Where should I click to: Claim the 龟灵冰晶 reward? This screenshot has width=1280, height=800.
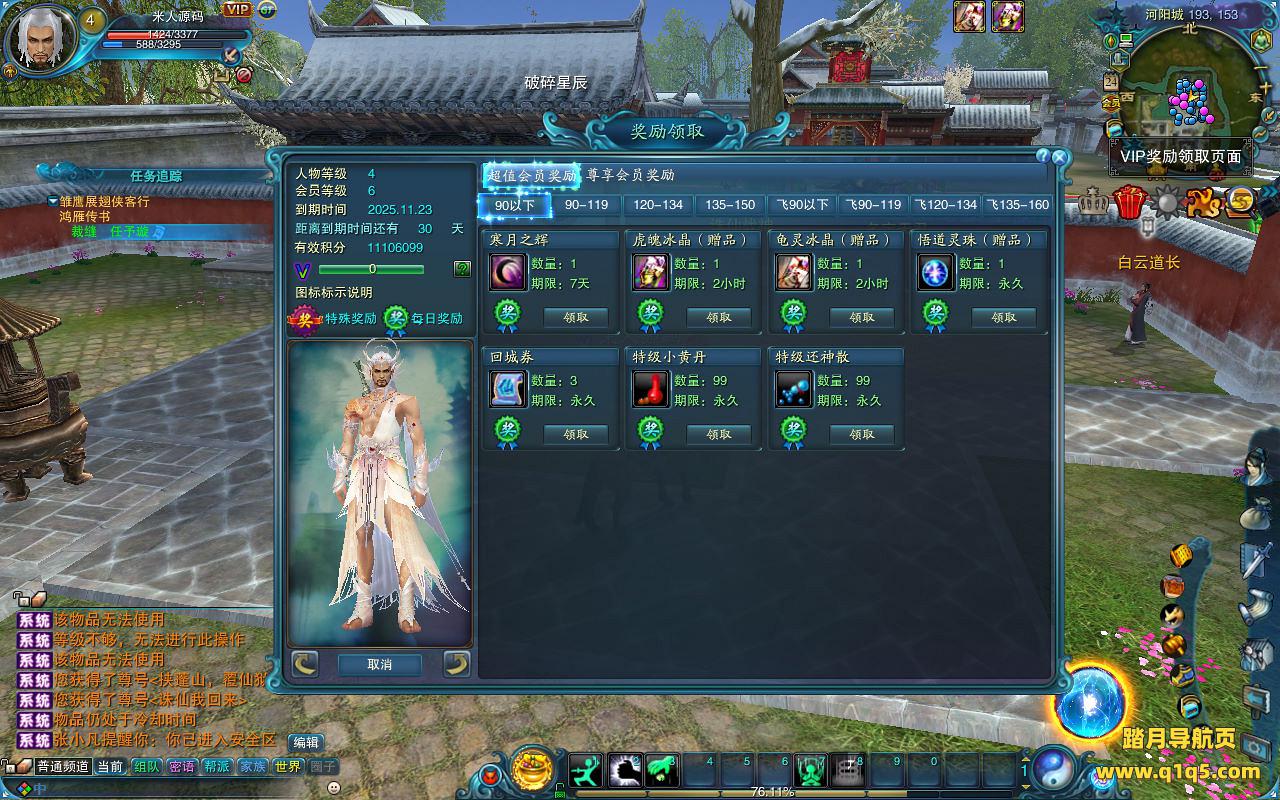point(862,317)
